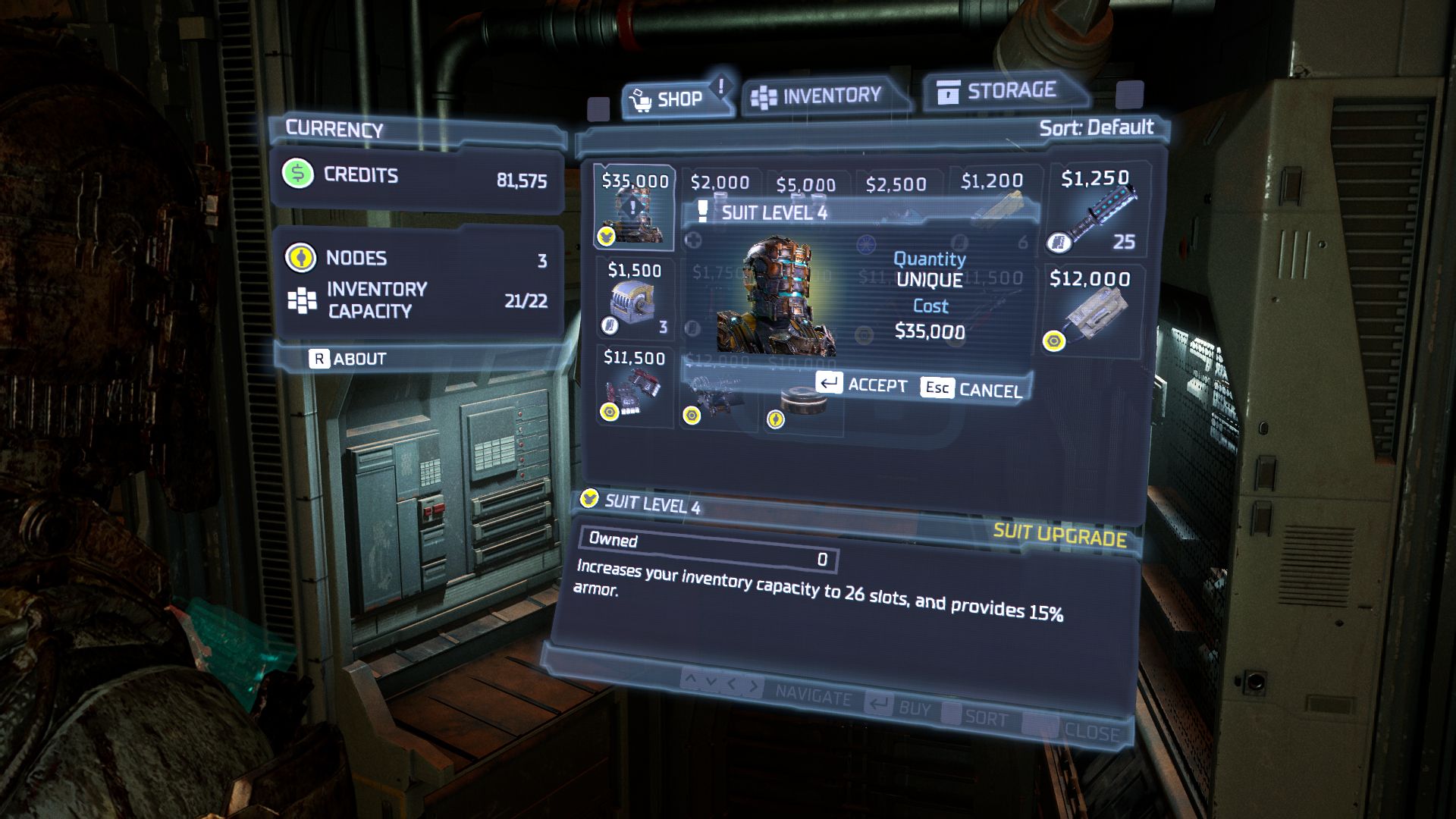Screen dimensions: 1456x819
Task: Switch to the Shop tab
Action: [x=670, y=99]
